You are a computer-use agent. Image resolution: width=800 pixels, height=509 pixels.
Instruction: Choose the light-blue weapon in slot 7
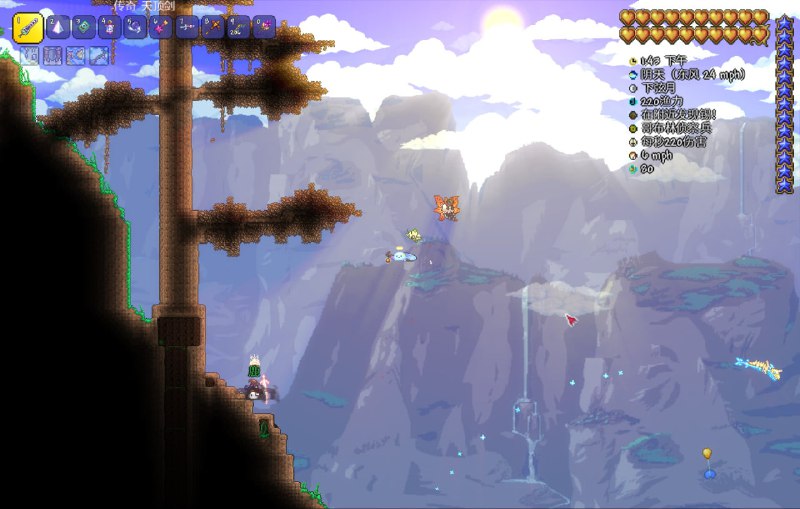tap(187, 27)
